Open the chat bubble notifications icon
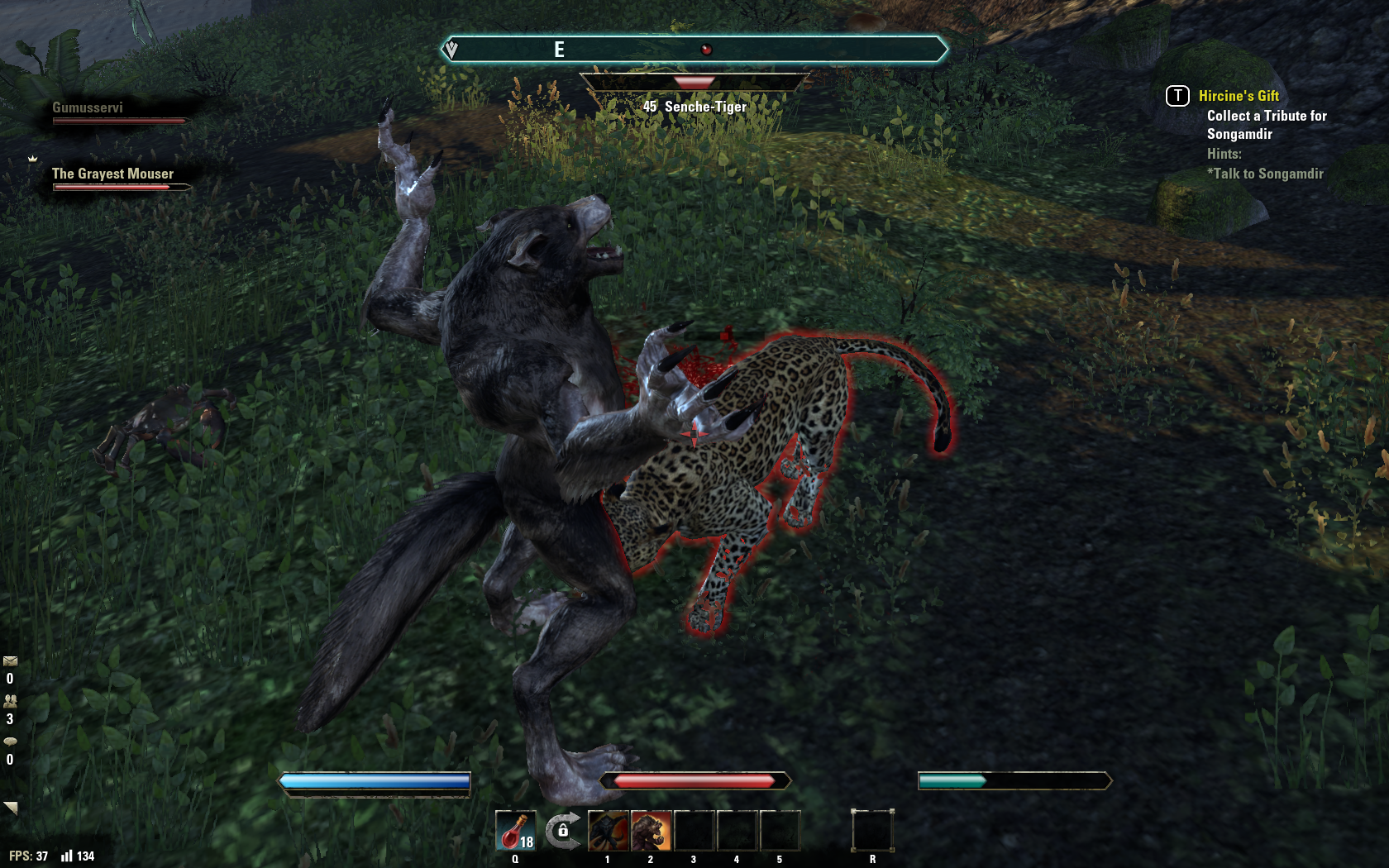Viewport: 1389px width, 868px height. (x=10, y=742)
